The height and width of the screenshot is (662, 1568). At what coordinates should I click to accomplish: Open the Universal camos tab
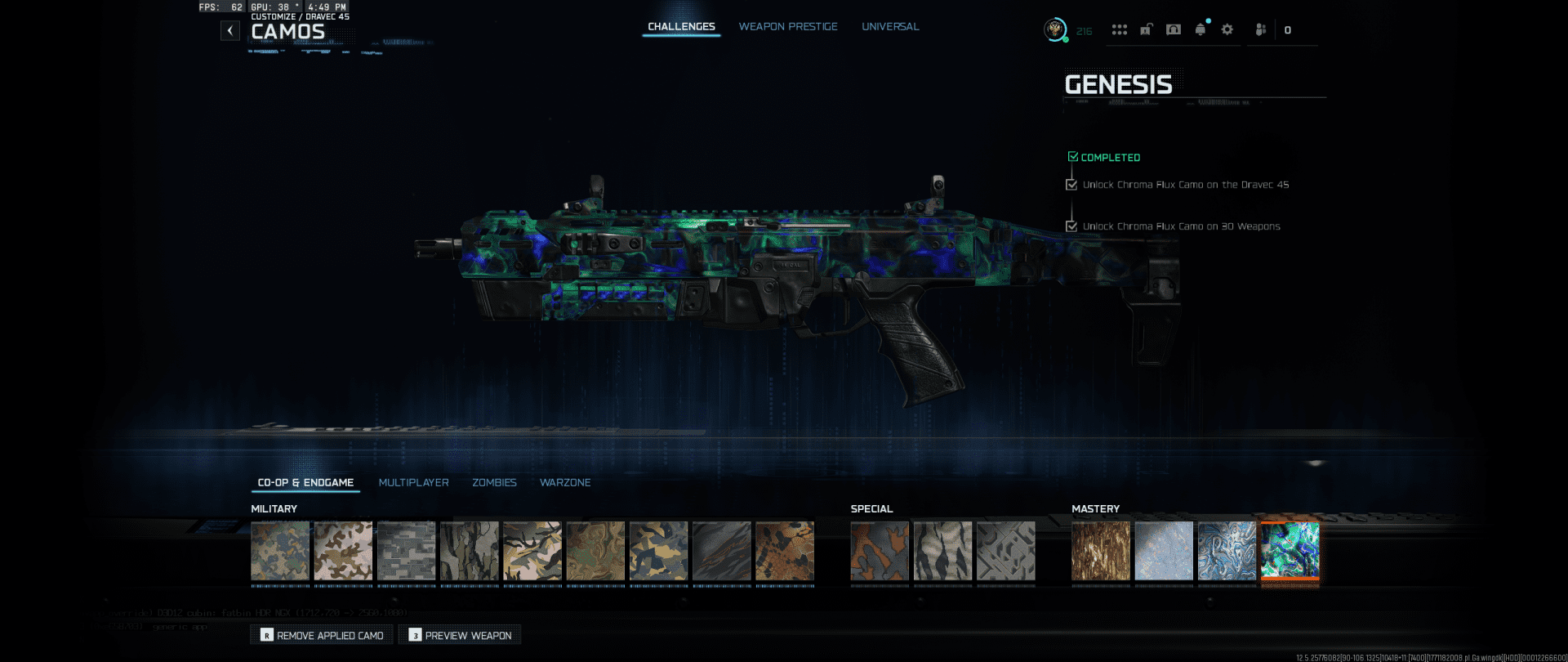point(890,27)
